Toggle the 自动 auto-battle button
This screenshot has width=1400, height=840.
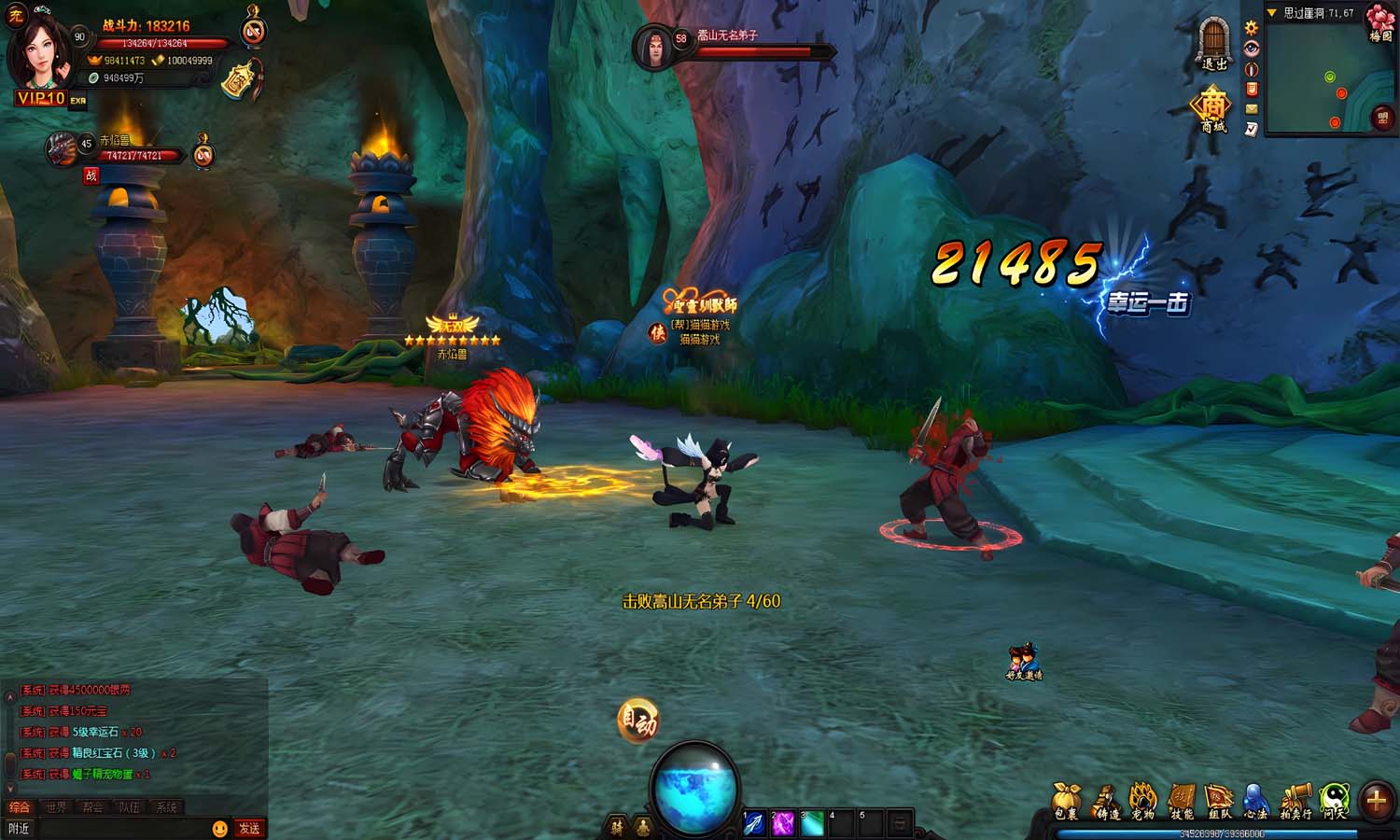click(x=638, y=721)
